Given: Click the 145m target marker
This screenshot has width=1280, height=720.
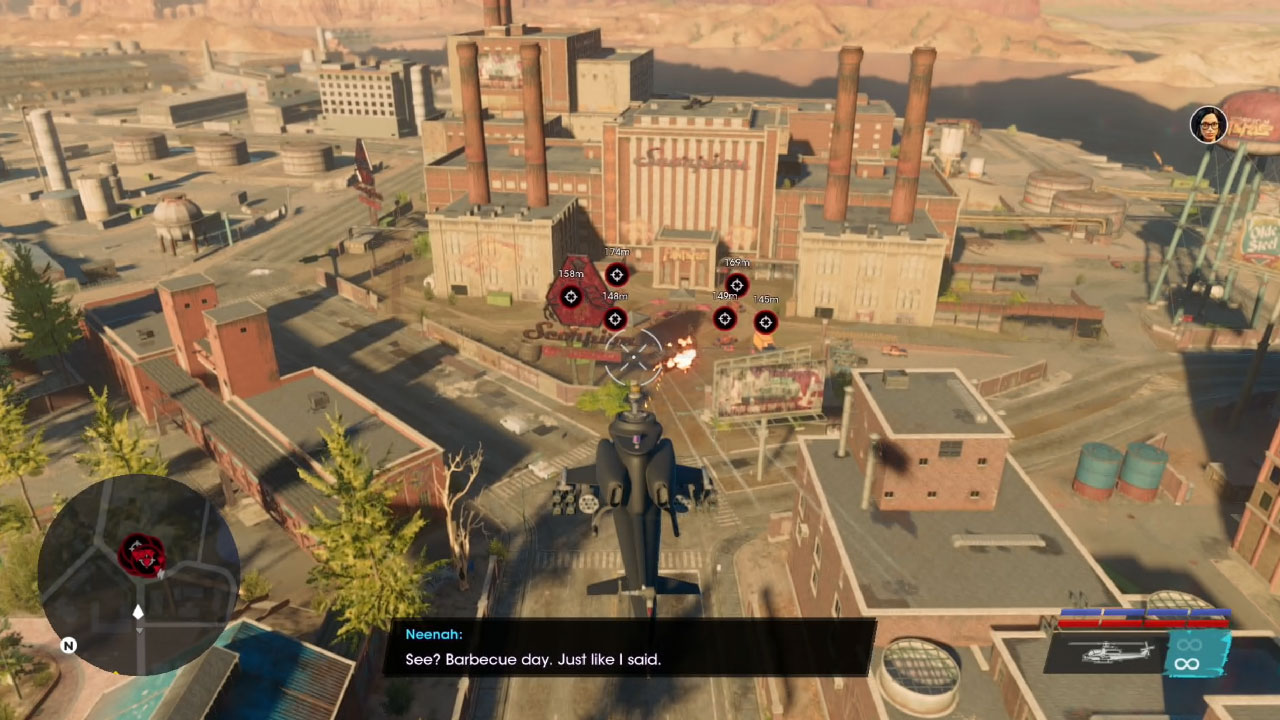Looking at the screenshot, I should pos(765,322).
